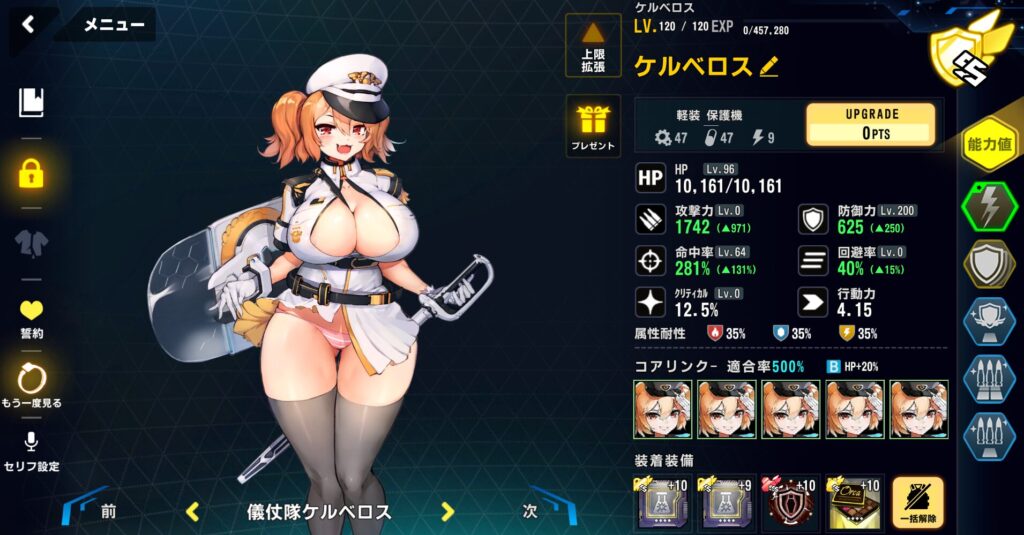Open the メニュー menu
The width and height of the screenshot is (1024, 535).
click(x=113, y=25)
